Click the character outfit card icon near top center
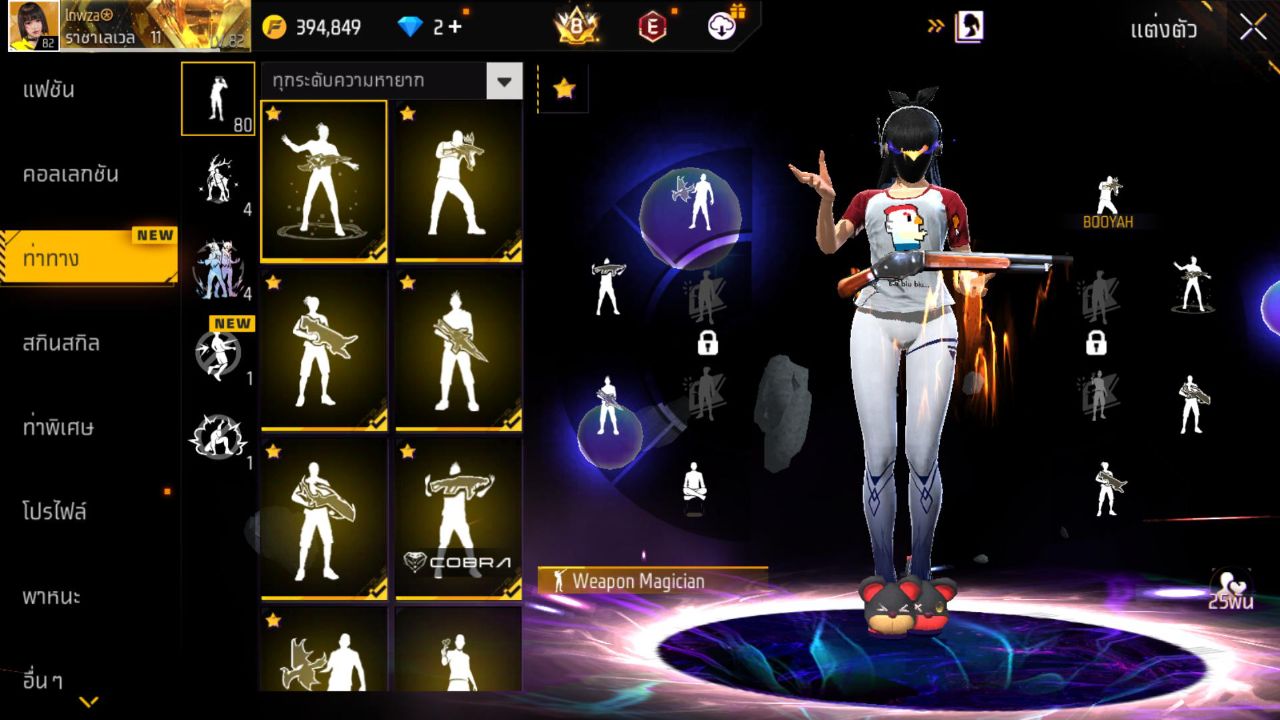The image size is (1280, 720). coord(970,27)
